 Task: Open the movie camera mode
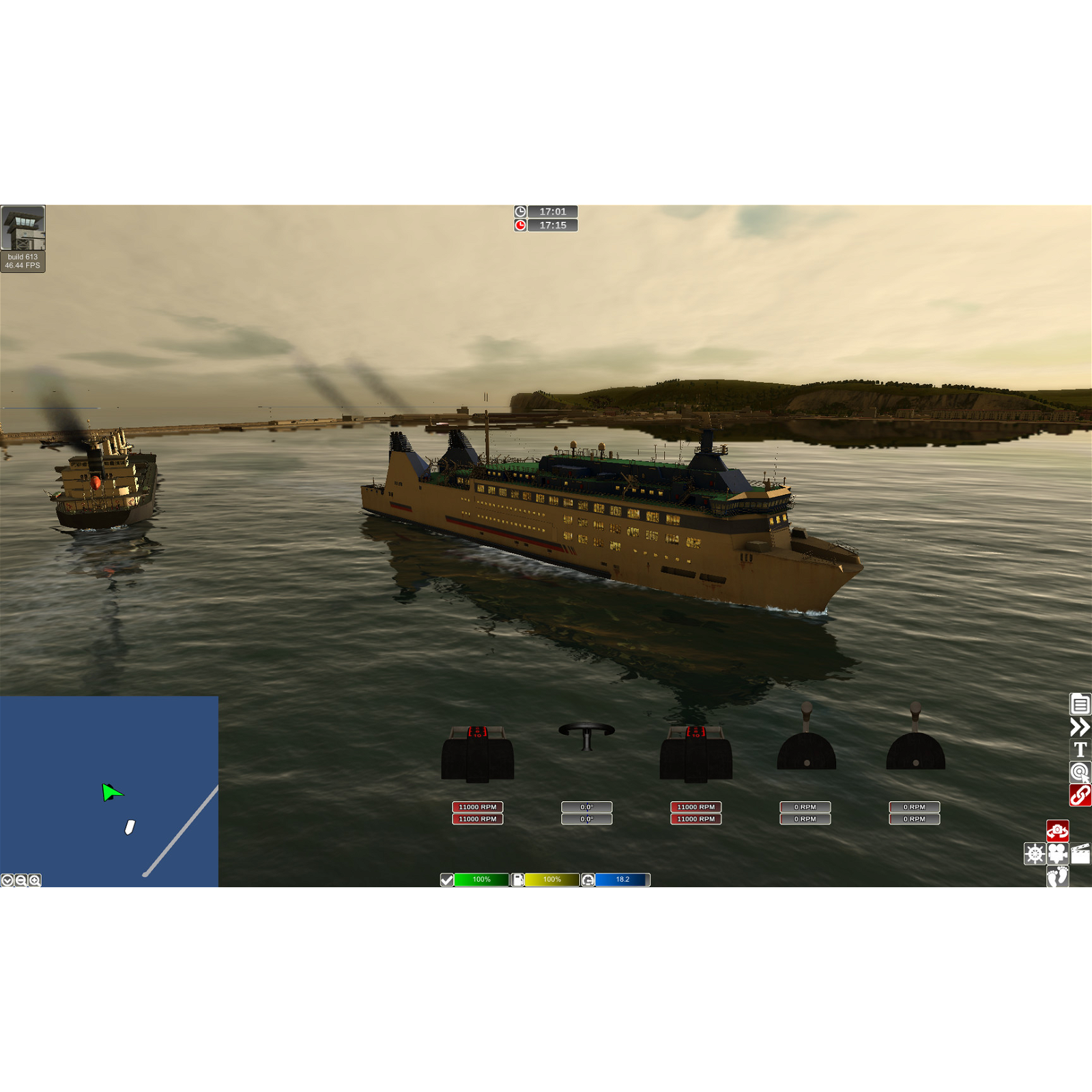1057,853
